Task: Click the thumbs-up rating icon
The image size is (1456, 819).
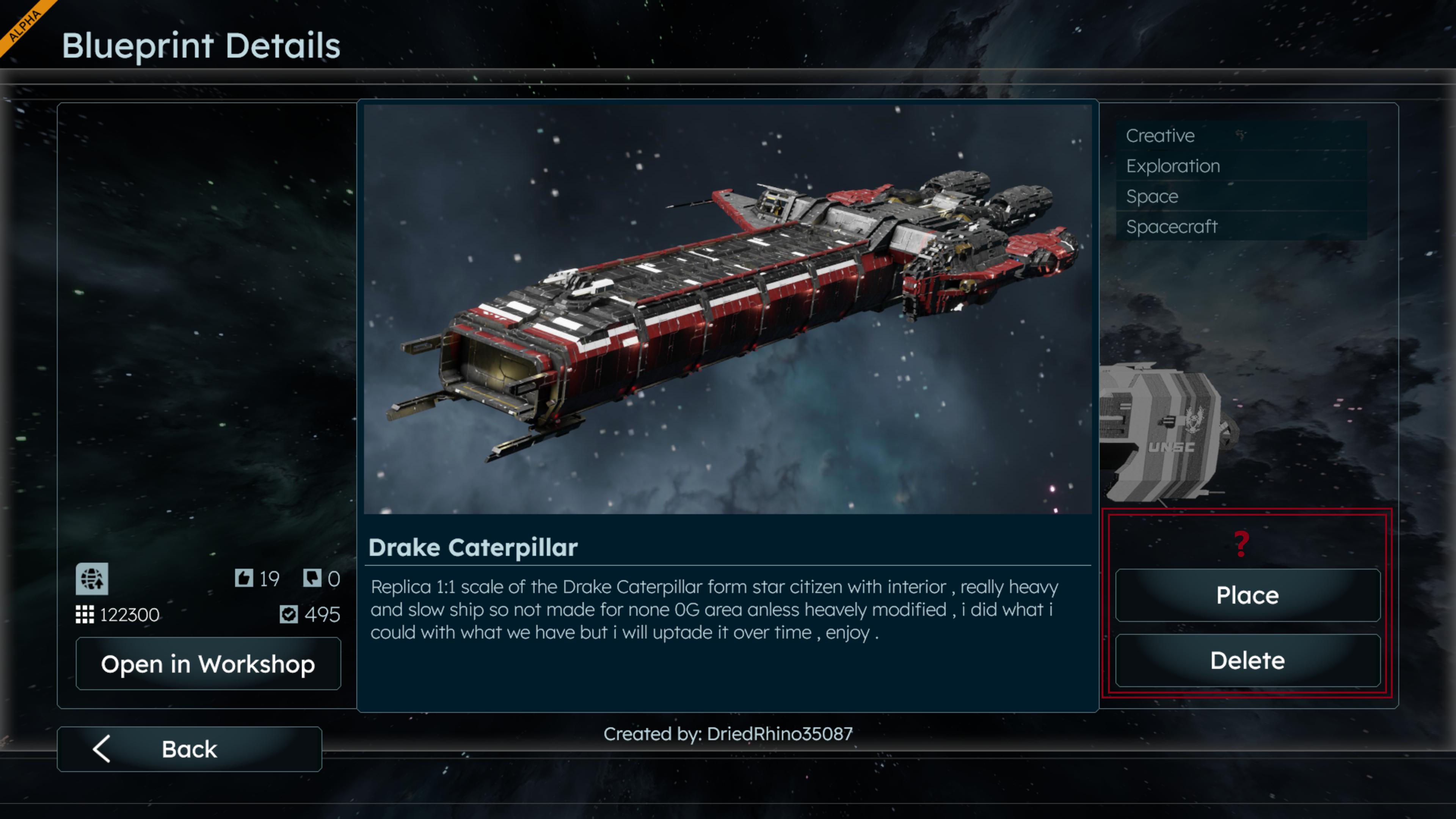Action: coord(243,577)
